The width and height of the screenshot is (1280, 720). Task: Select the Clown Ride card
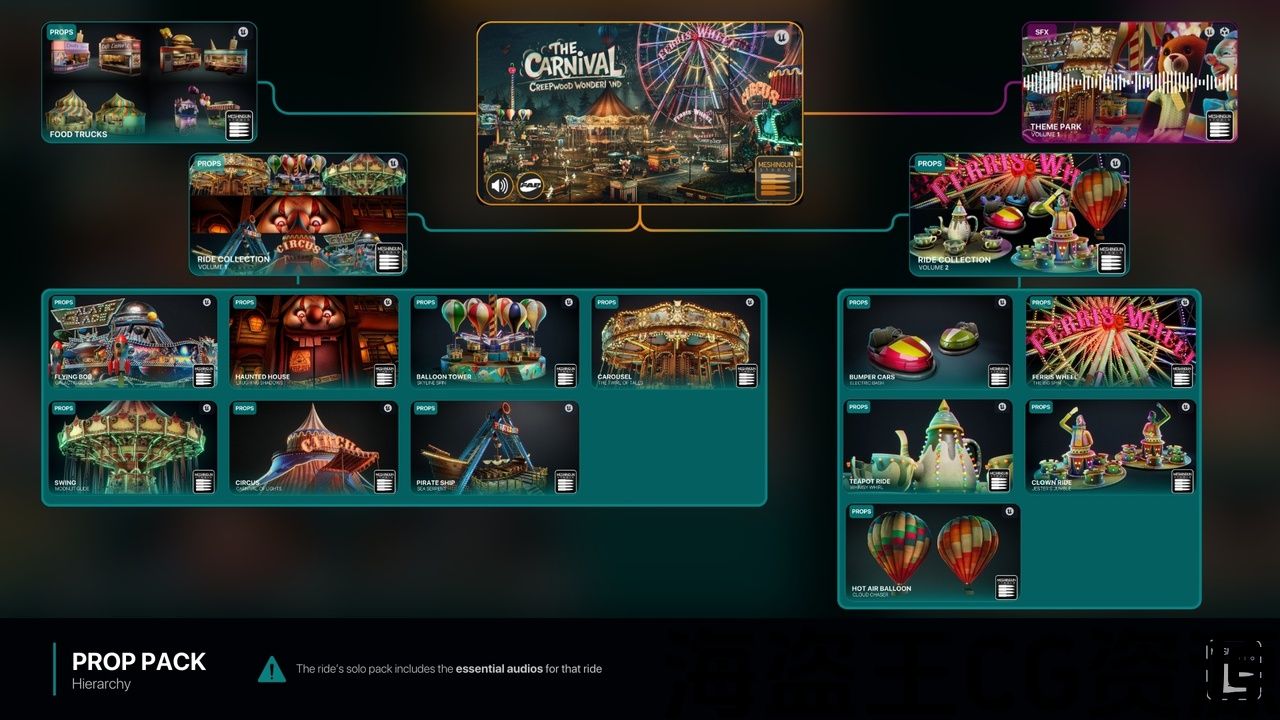[1111, 447]
